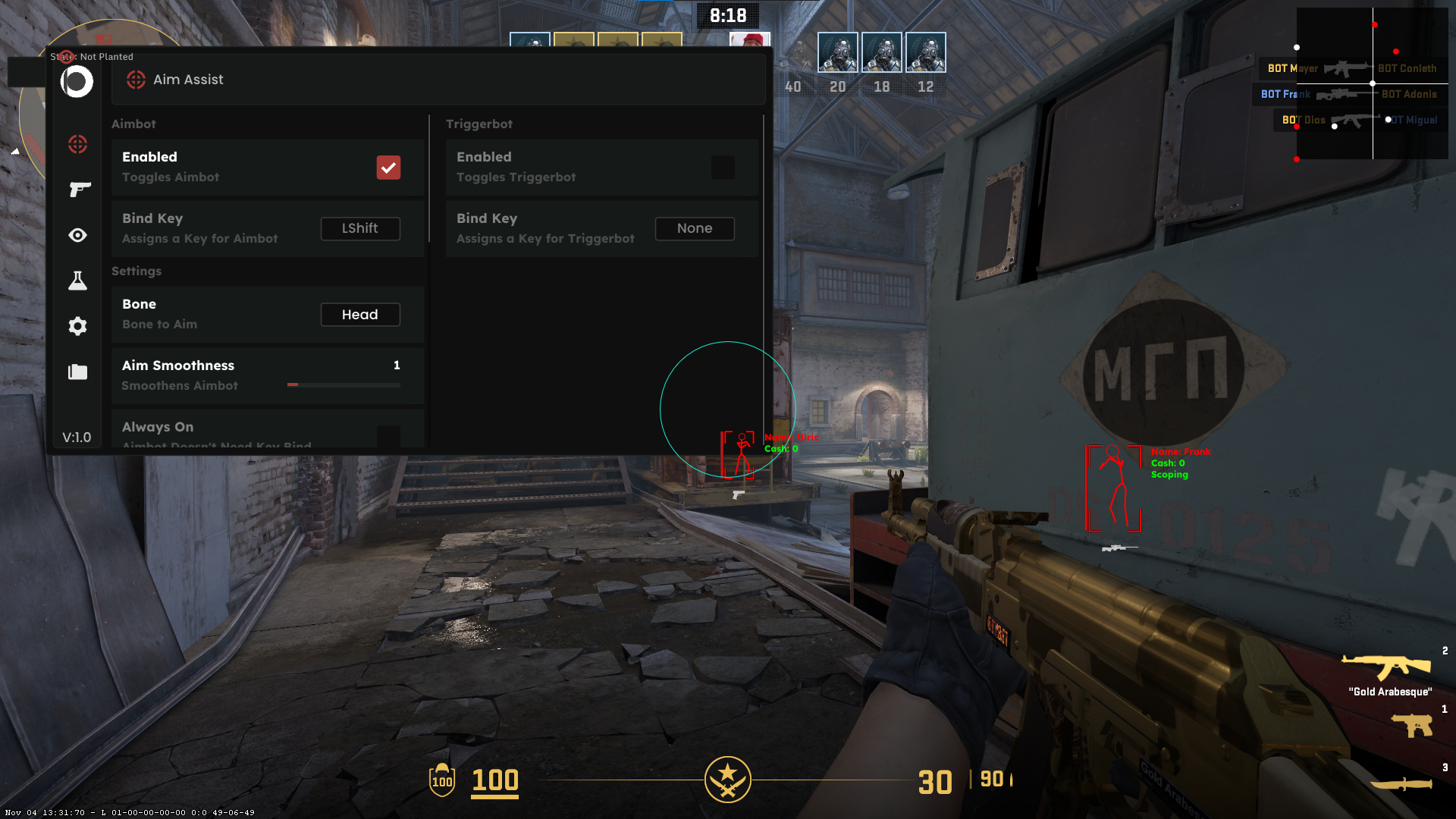This screenshot has width=1456, height=819.
Task: Go to the flask icon tab
Action: 77,281
